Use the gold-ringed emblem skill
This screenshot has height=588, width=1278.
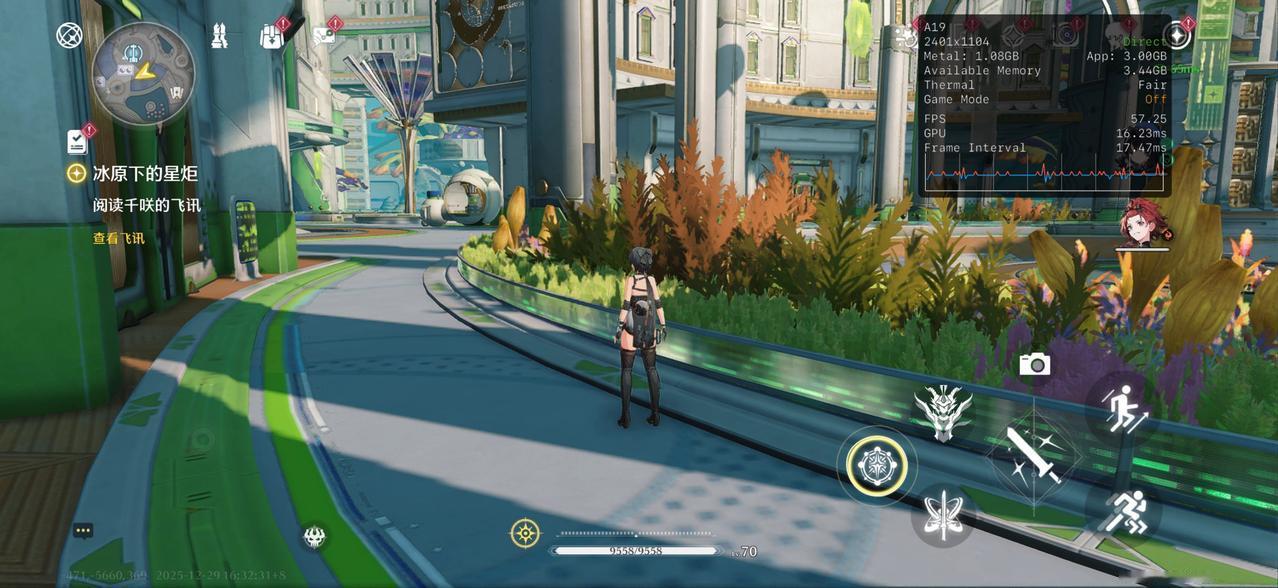tap(877, 466)
